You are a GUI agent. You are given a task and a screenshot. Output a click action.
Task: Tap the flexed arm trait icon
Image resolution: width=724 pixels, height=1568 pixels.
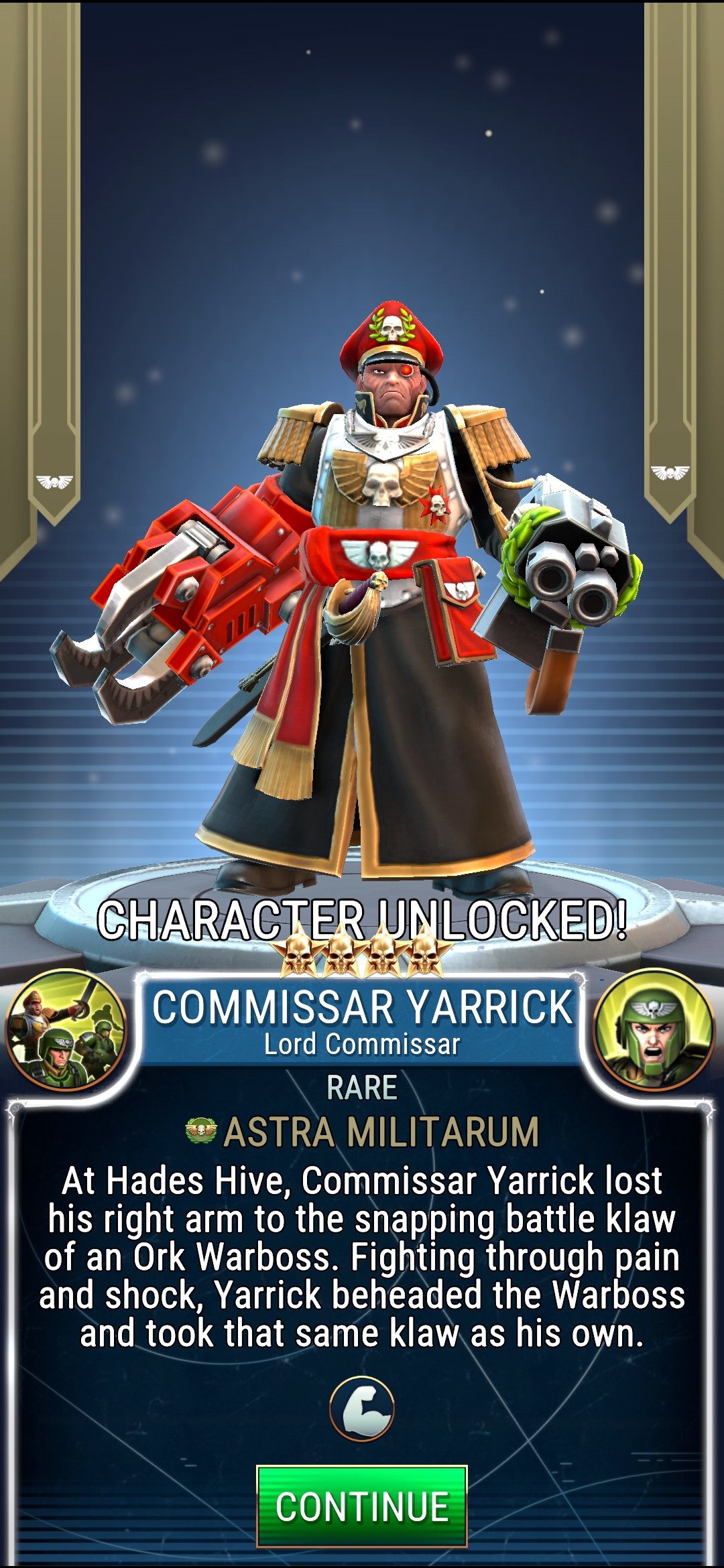pyautogui.click(x=362, y=1409)
